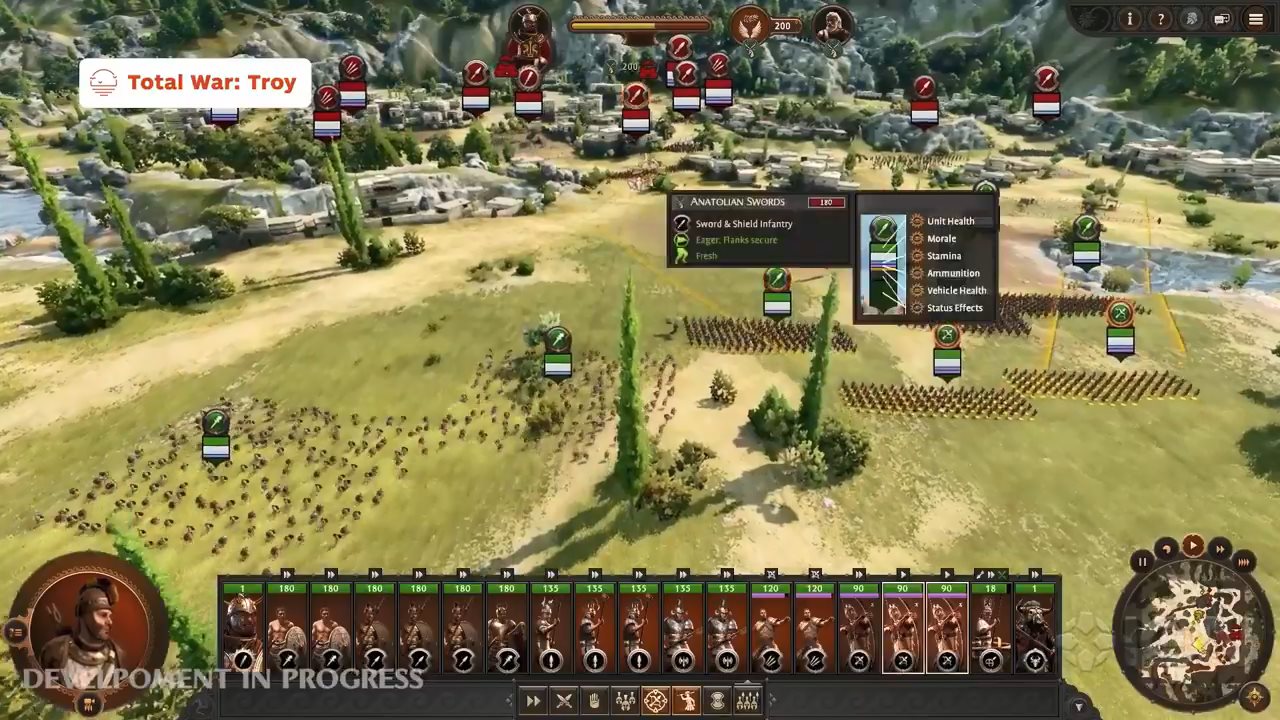Open the chat speech bubble icon

tap(1222, 19)
